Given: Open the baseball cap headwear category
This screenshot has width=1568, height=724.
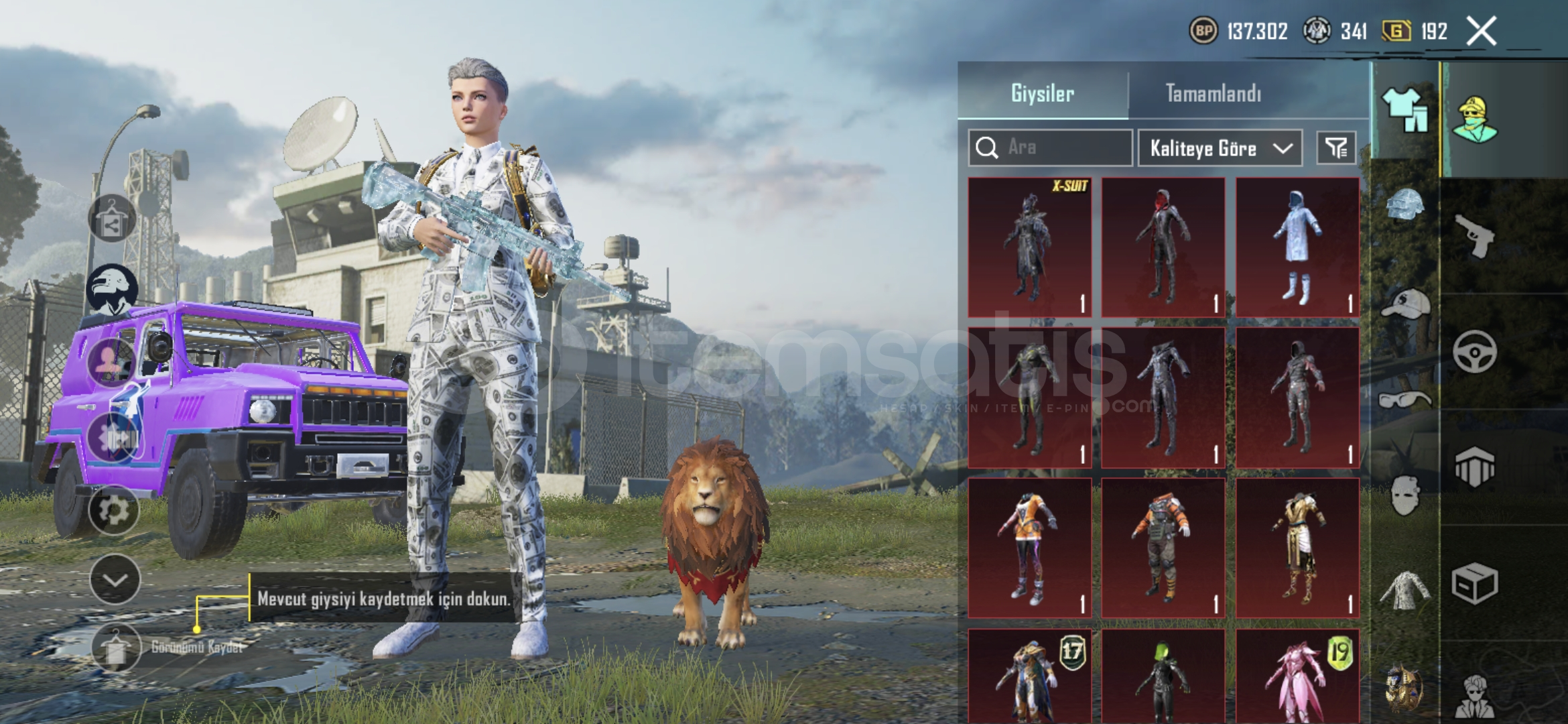Looking at the screenshot, I should (x=1404, y=304).
